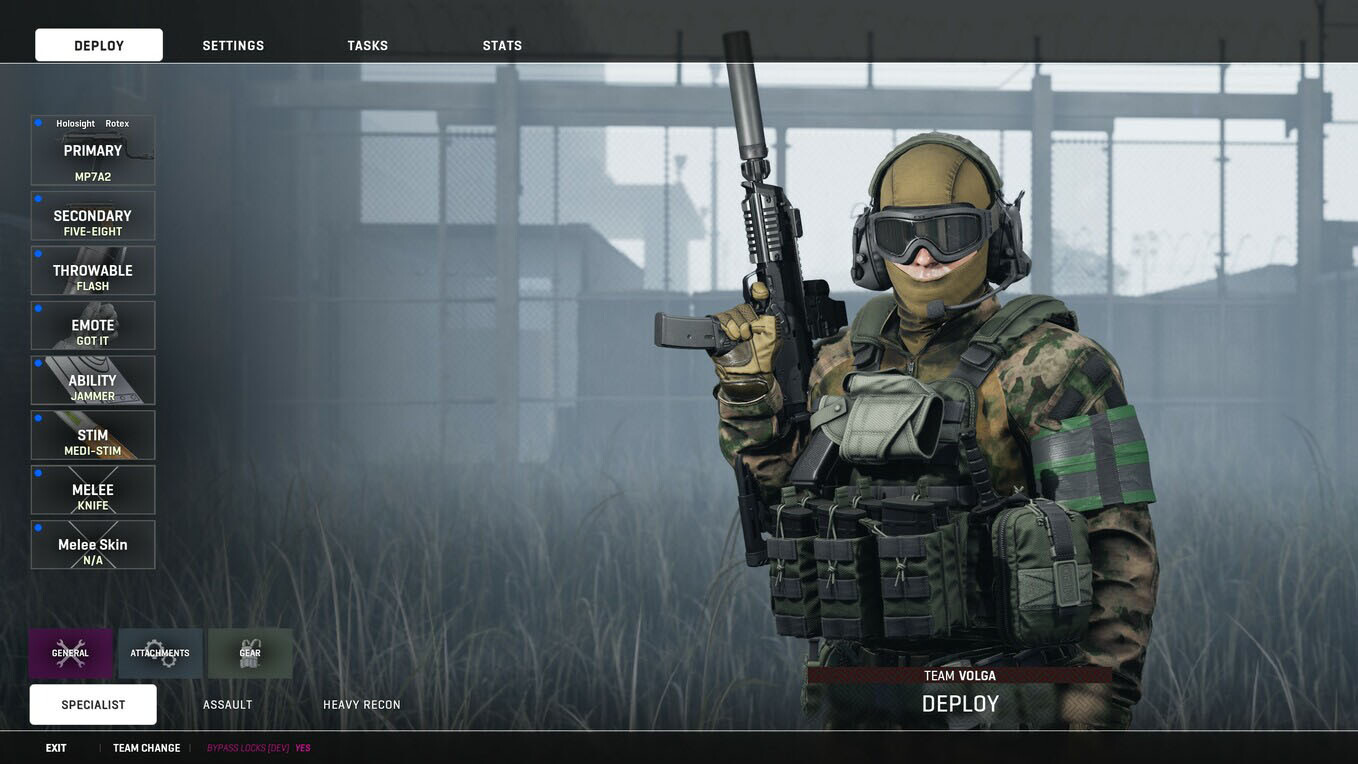Open the Tasks tab
The image size is (1358, 764).
[367, 46]
